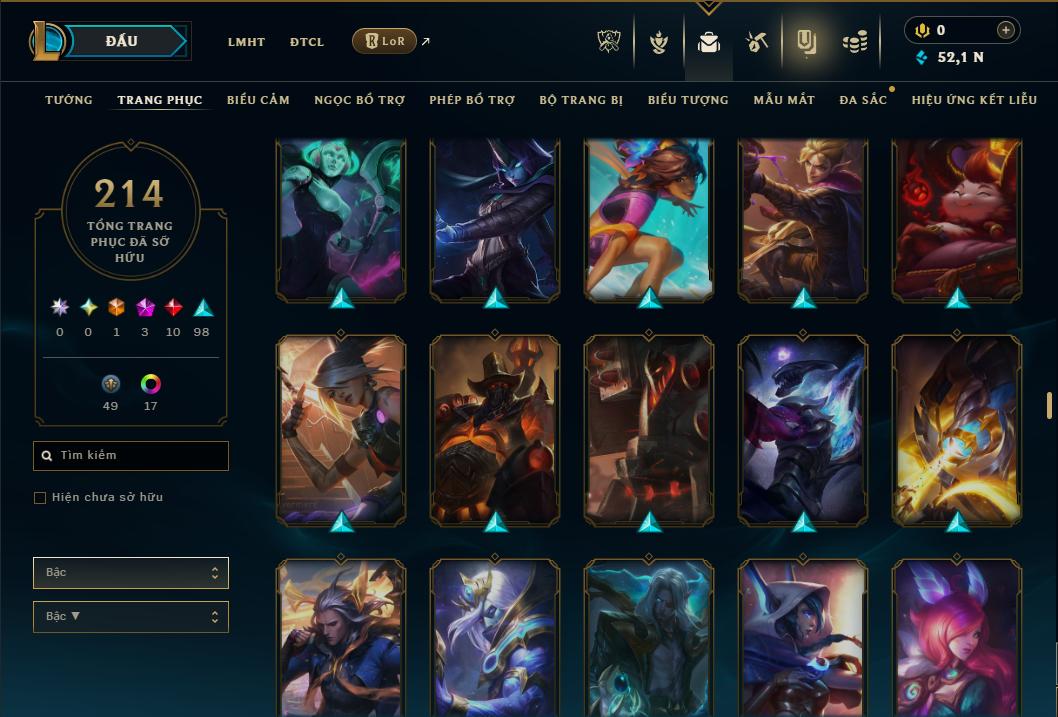Open the LoR link button
1058x717 pixels.
(385, 41)
